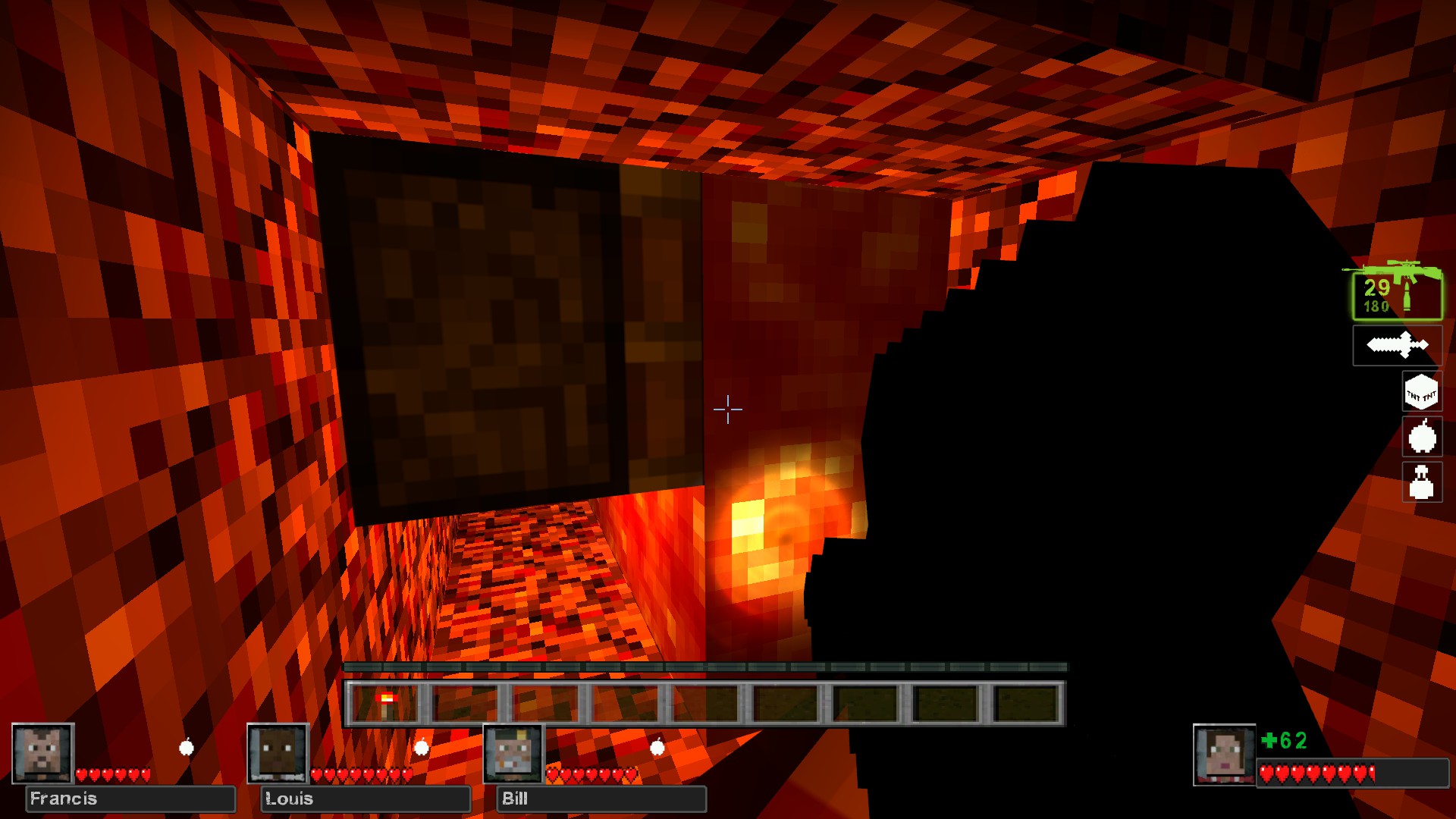
Task: Select the Bill name panel
Action: pos(601,799)
